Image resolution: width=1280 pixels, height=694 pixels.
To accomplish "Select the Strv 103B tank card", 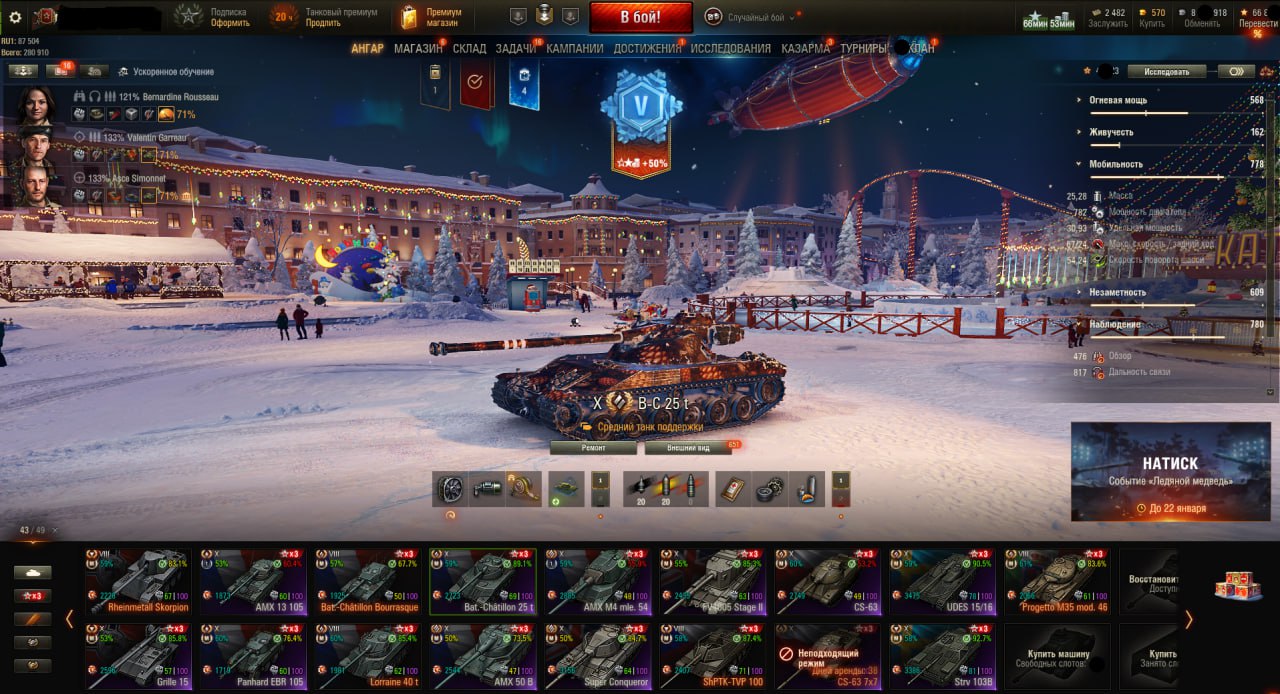I will click(x=942, y=656).
